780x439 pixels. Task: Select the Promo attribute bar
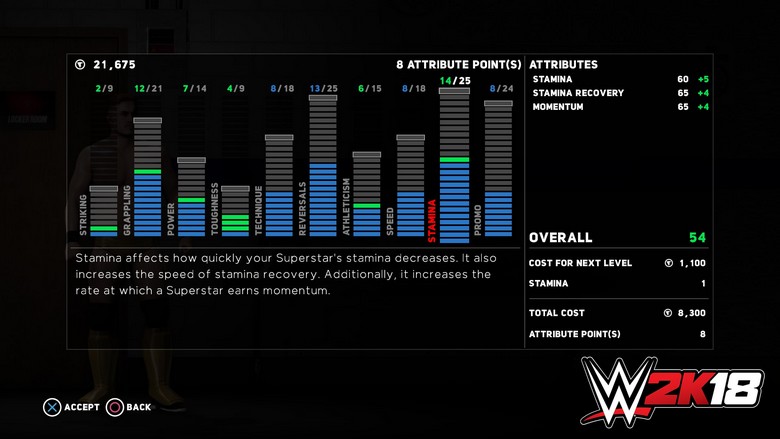pos(498,170)
